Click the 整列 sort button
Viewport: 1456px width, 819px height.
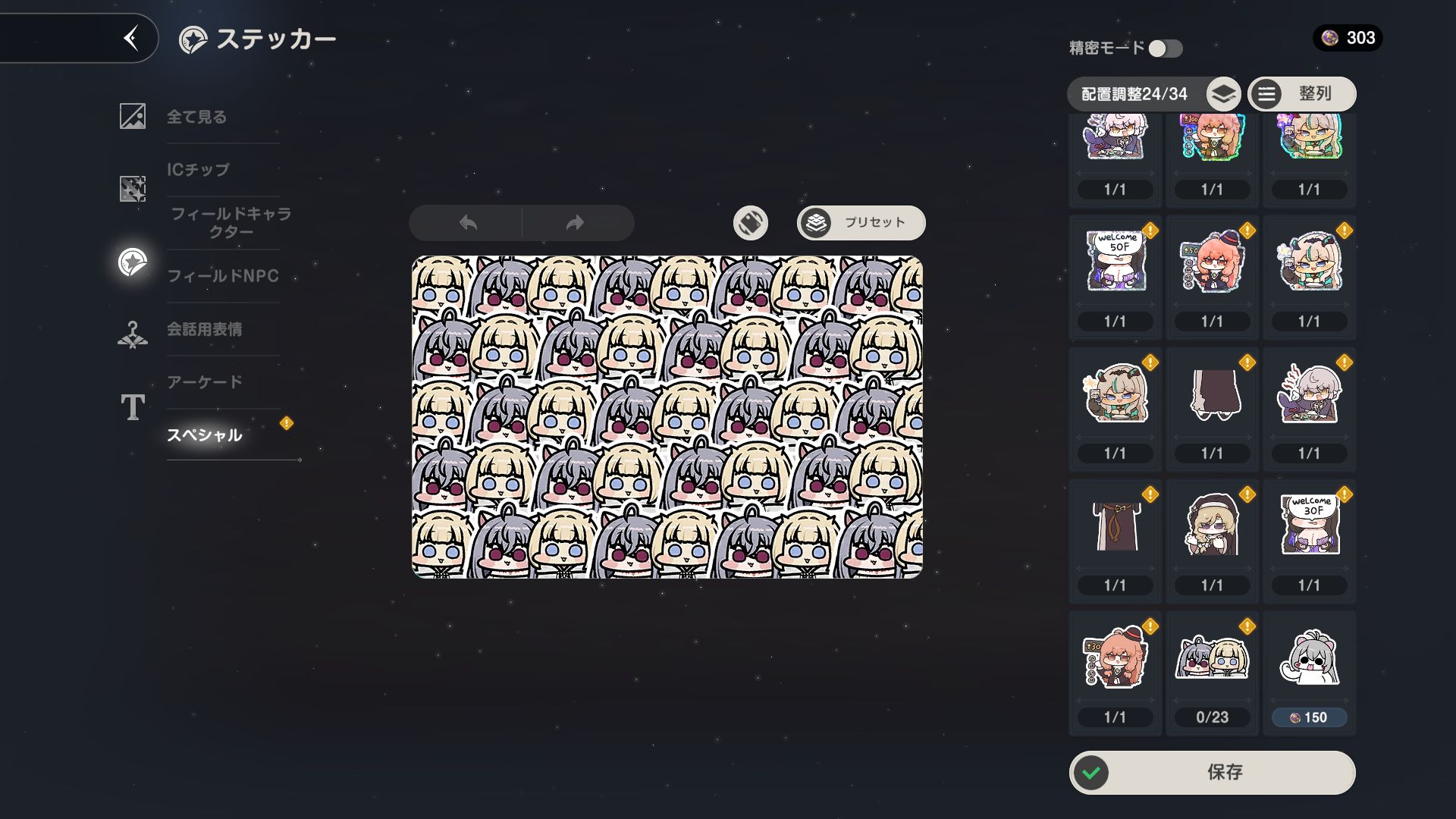[x=1301, y=94]
